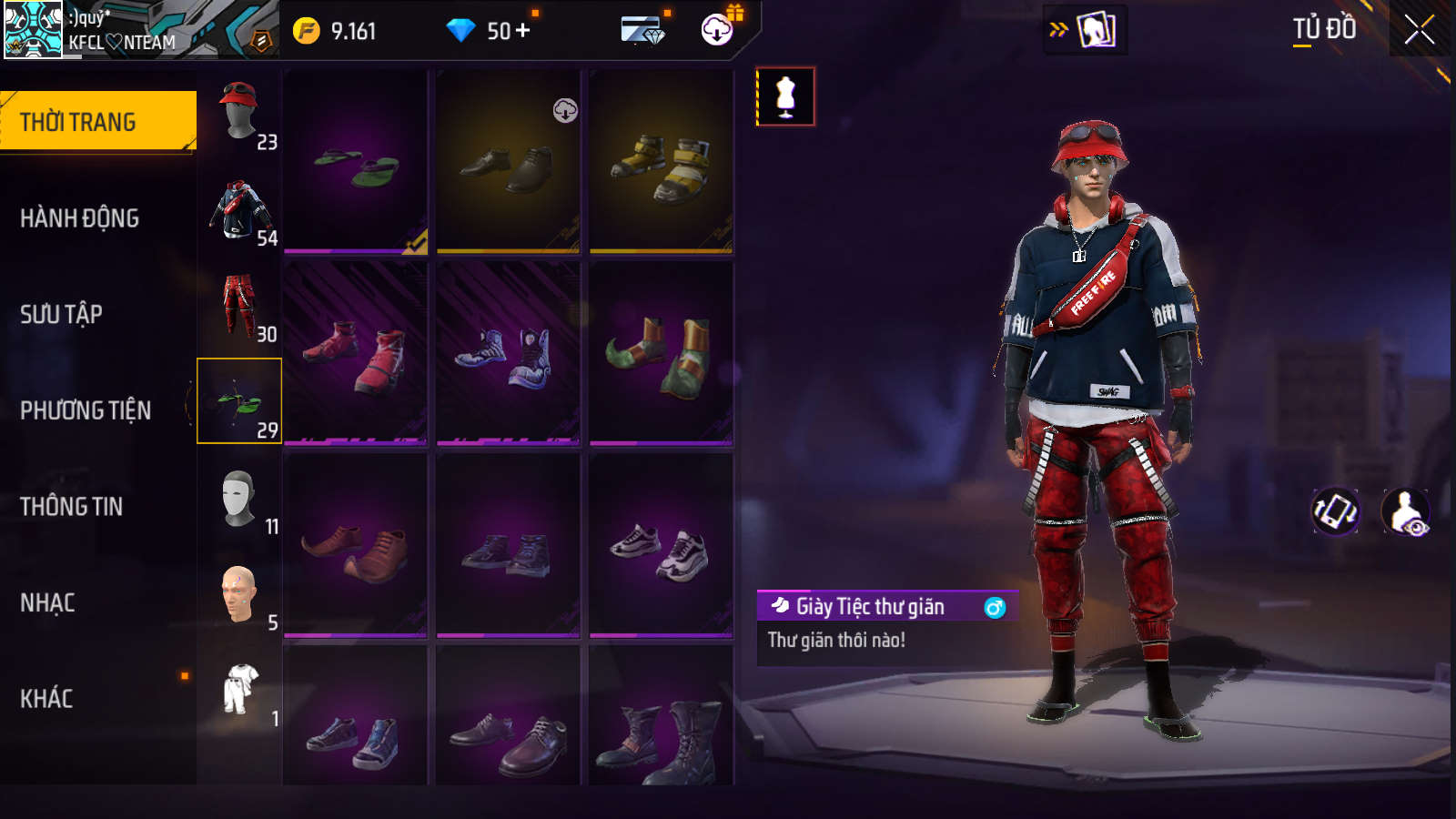1456x819 pixels.
Task: Add diamonds with the plus button
Action: (522, 31)
